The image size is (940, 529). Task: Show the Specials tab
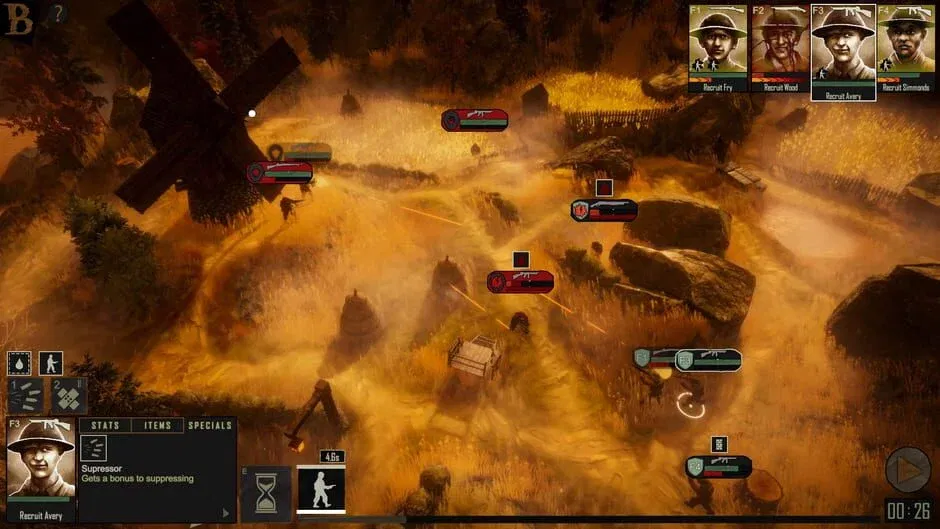pos(210,426)
